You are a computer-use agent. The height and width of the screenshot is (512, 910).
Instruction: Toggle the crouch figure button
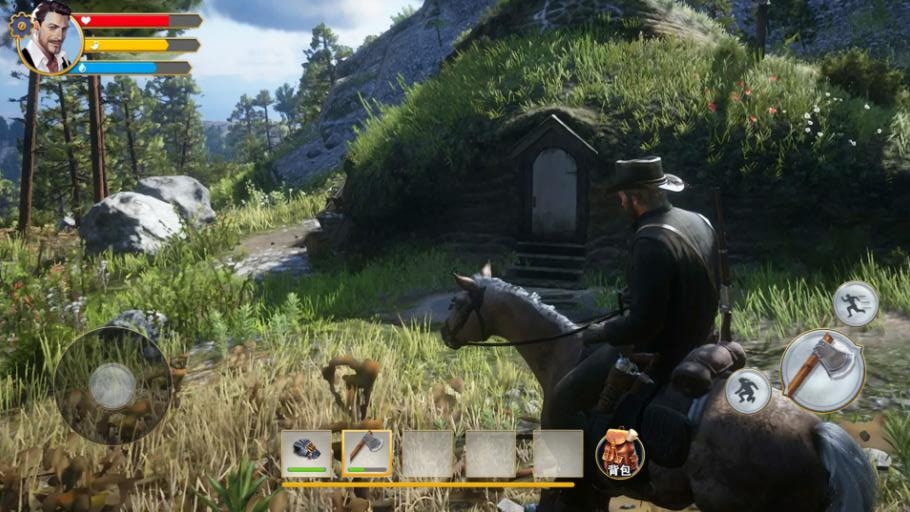[748, 391]
